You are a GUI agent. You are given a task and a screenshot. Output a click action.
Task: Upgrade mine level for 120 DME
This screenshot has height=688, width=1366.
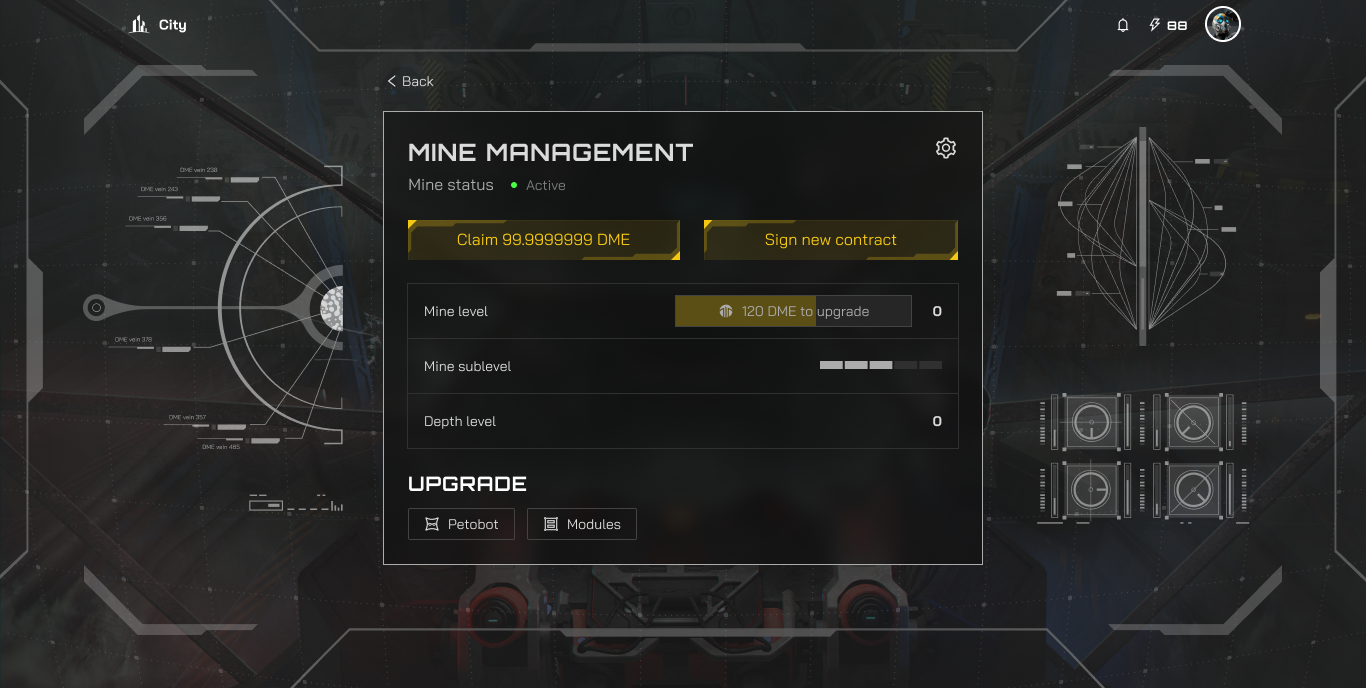point(793,311)
